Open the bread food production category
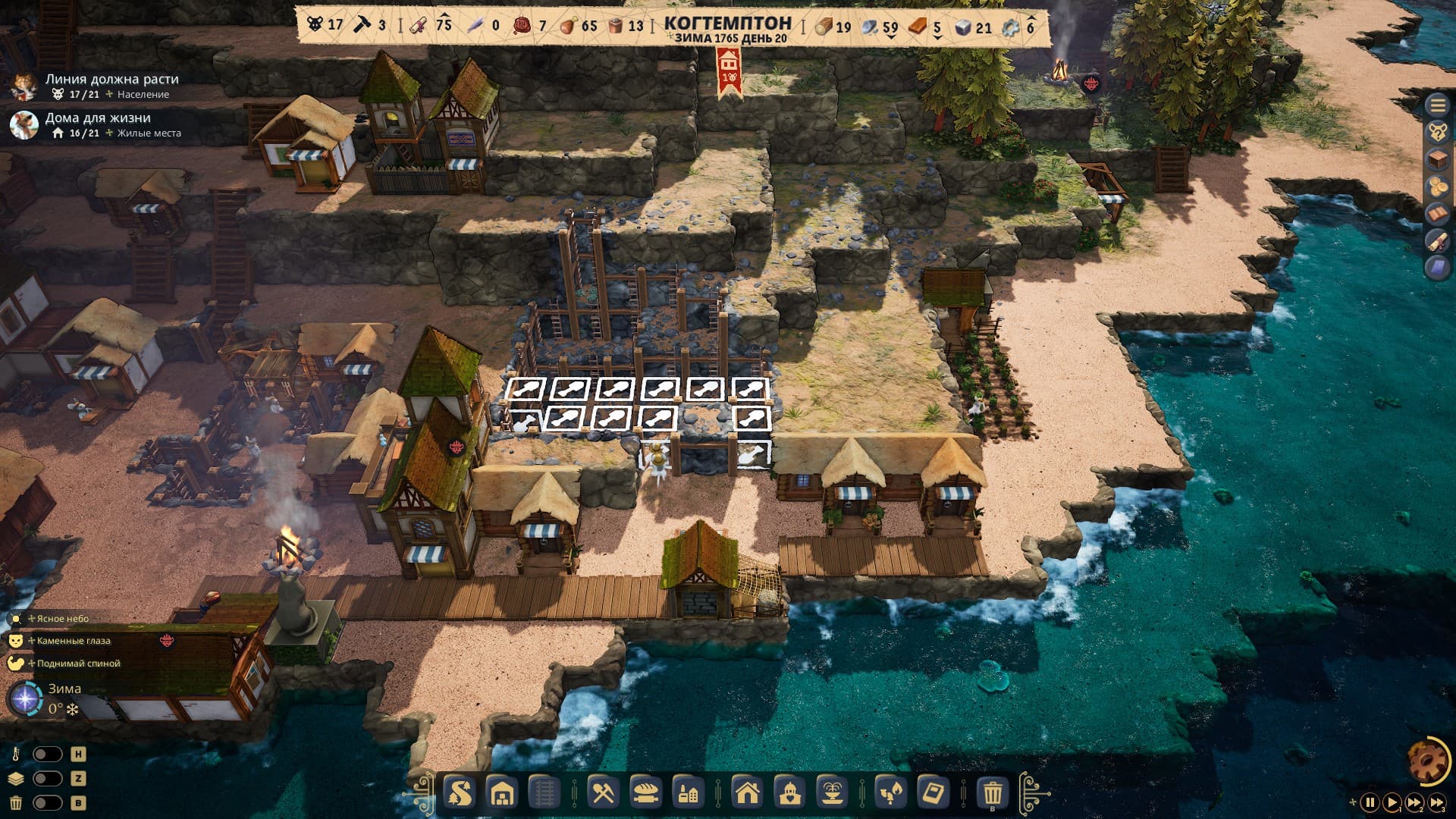 [x=645, y=793]
